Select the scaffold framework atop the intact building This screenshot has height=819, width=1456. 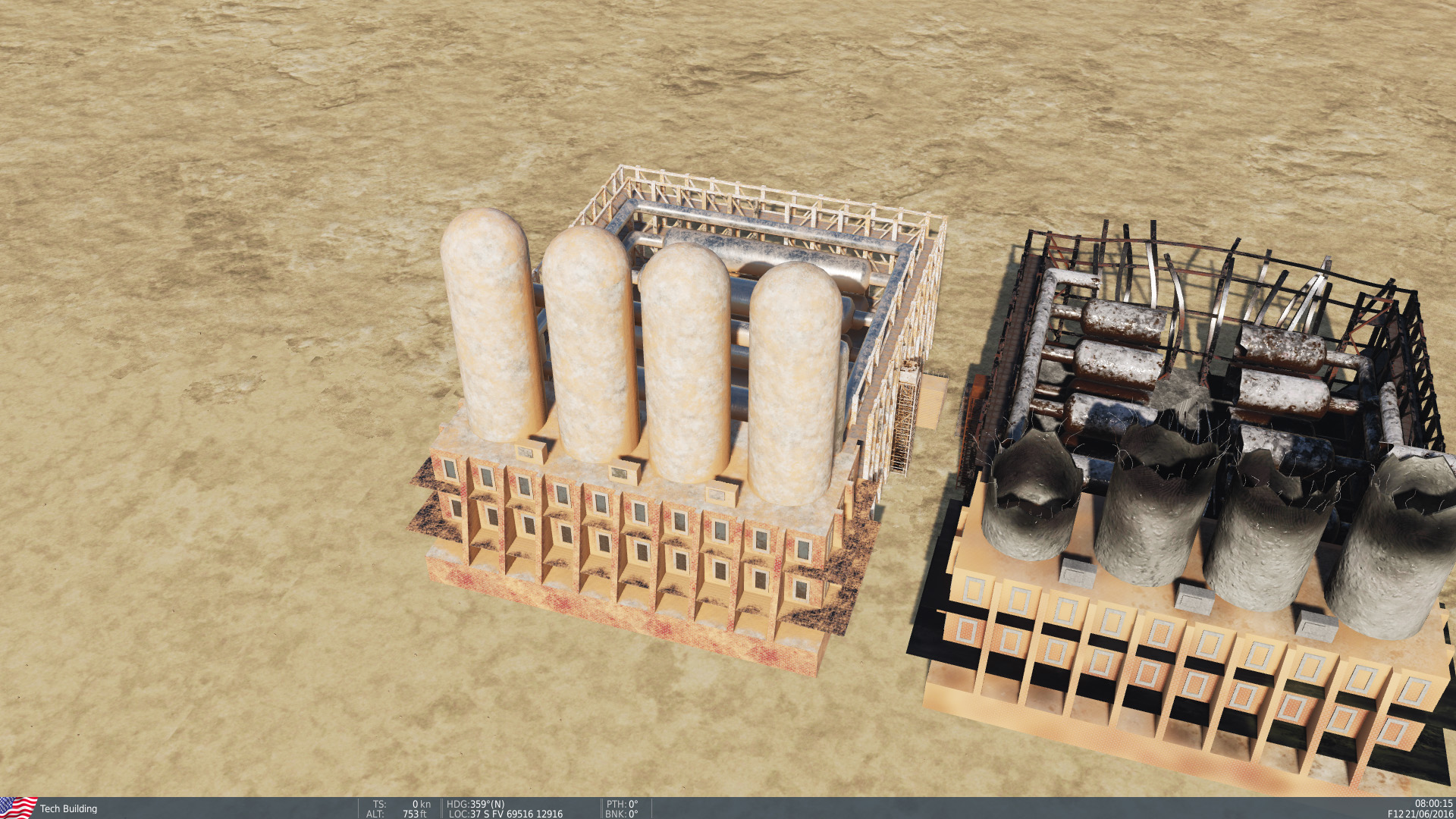pos(758,197)
